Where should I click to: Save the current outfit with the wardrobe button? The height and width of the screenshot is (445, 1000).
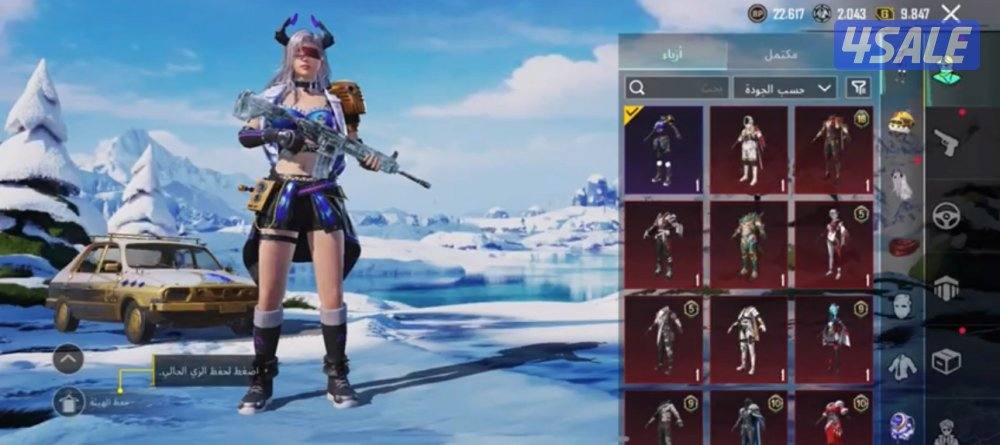pyautogui.click(x=68, y=402)
